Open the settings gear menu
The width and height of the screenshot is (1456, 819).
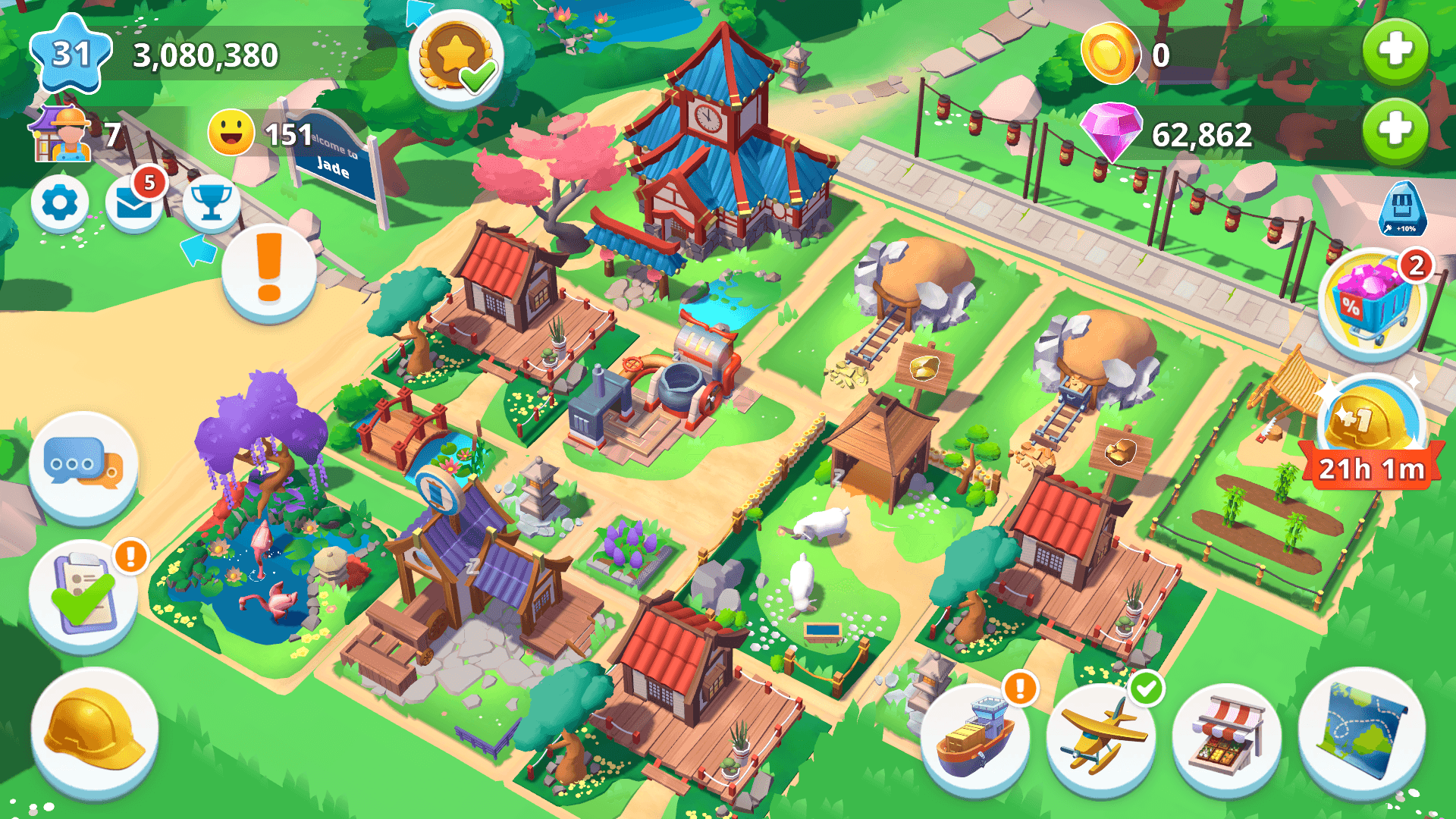(60, 203)
